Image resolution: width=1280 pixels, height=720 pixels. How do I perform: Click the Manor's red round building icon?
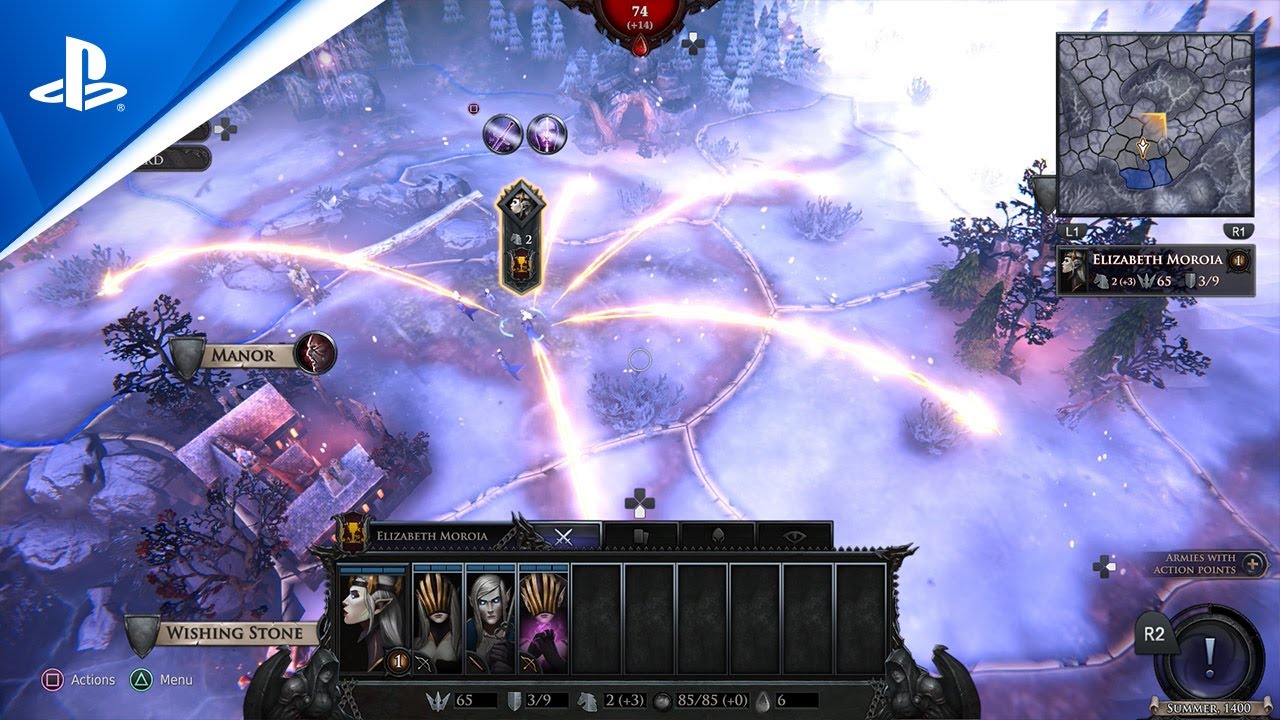point(315,353)
